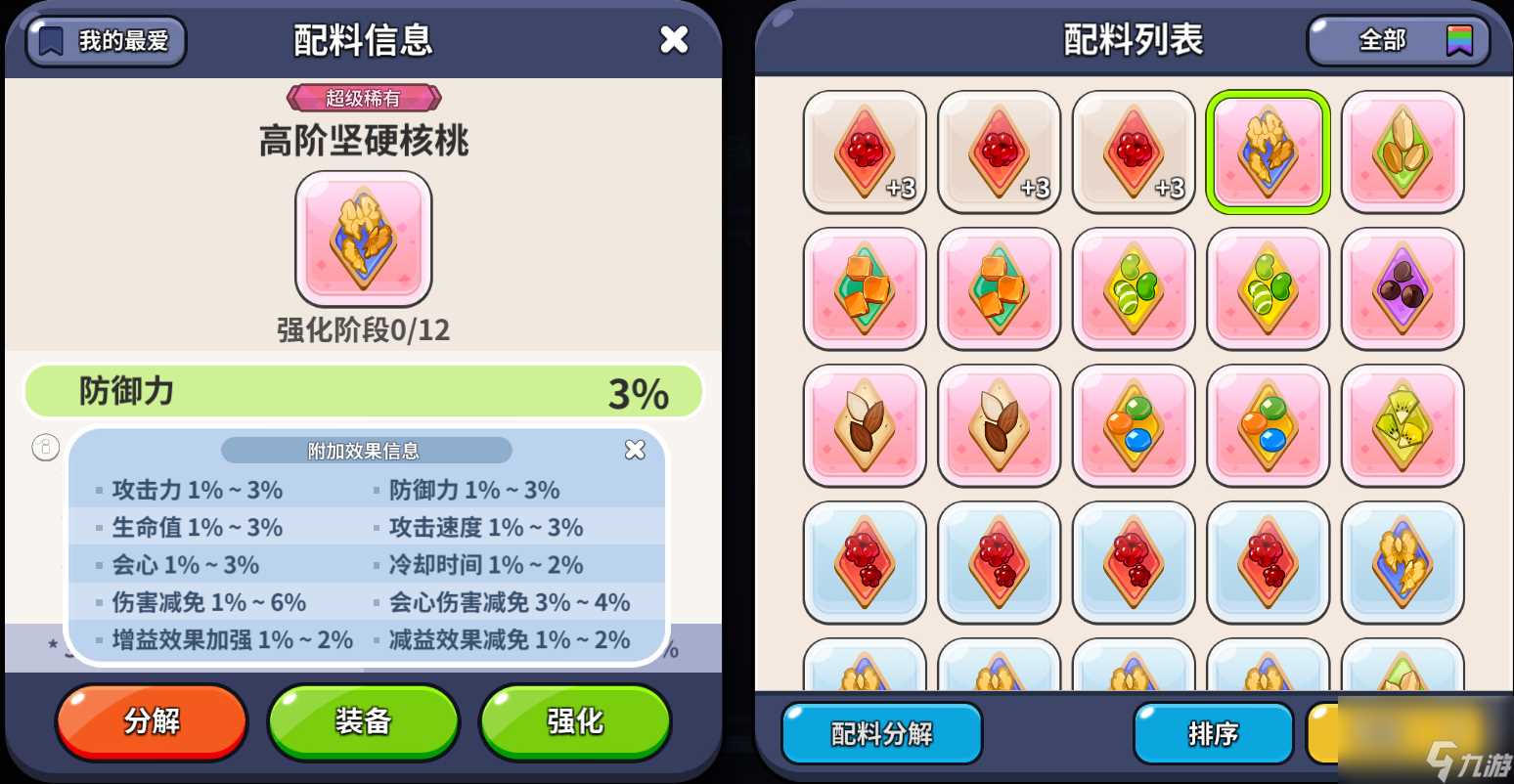Toggle the 我的最爱 favorite bookmark
The height and width of the screenshot is (784, 1514).
104,41
